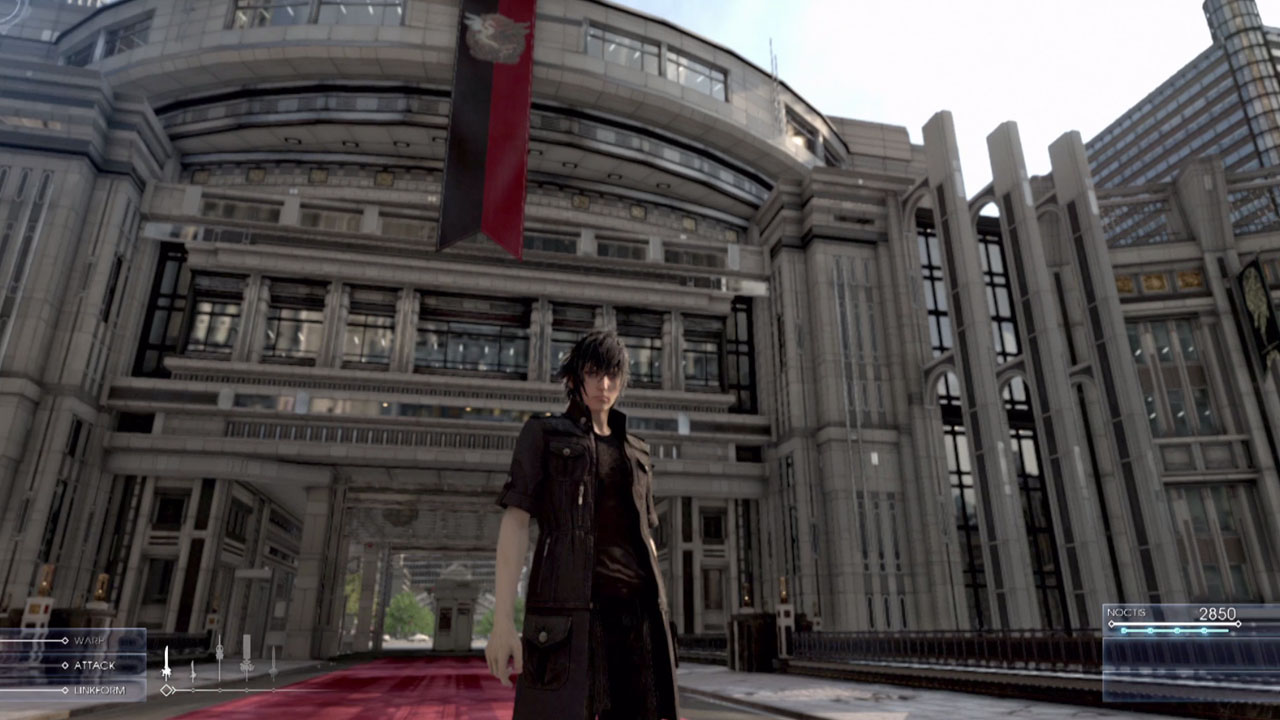Toggle the WARP command active

[89, 640]
